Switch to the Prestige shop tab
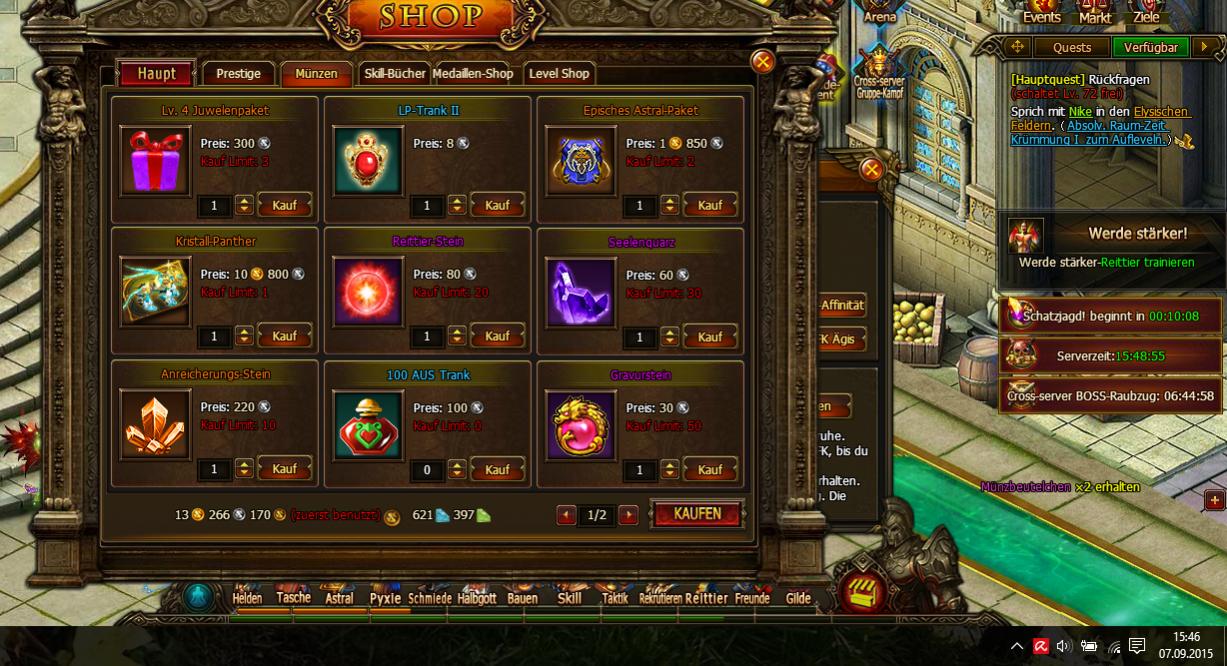 click(238, 74)
